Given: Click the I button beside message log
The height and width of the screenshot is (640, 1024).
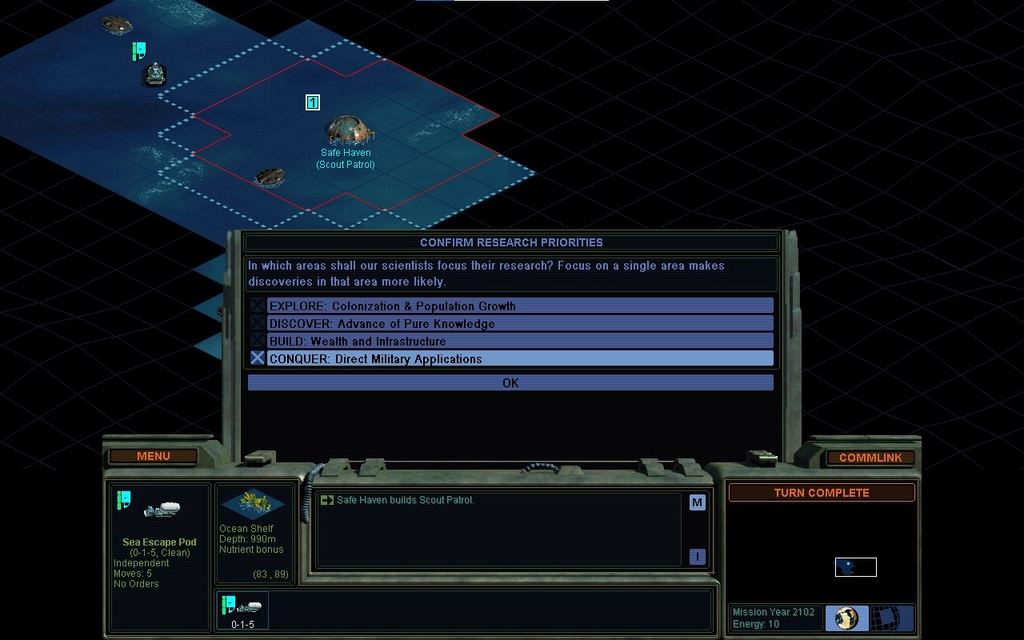Looking at the screenshot, I should [x=697, y=557].
